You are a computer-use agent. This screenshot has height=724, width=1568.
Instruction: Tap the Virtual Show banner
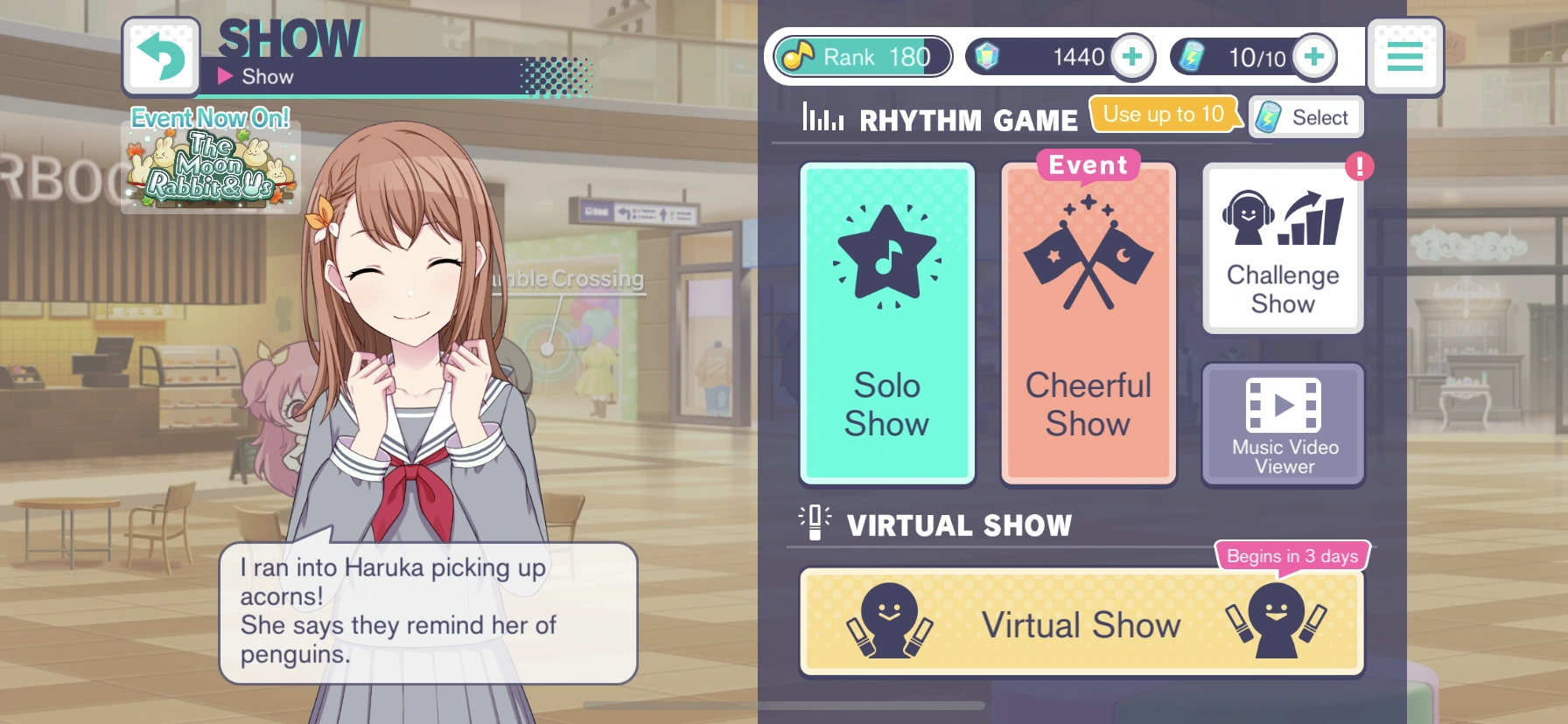click(1082, 623)
